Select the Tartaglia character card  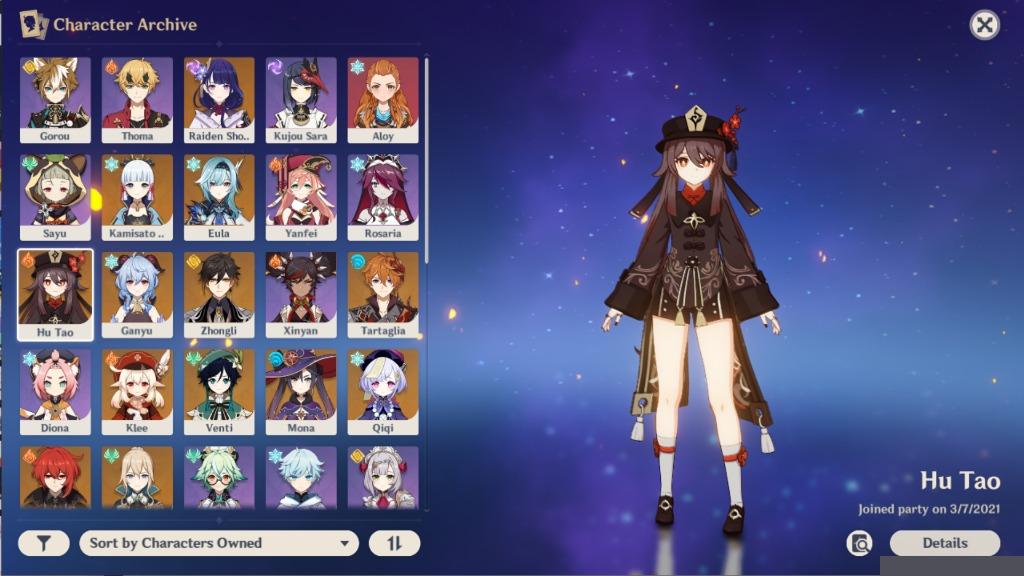coord(383,294)
